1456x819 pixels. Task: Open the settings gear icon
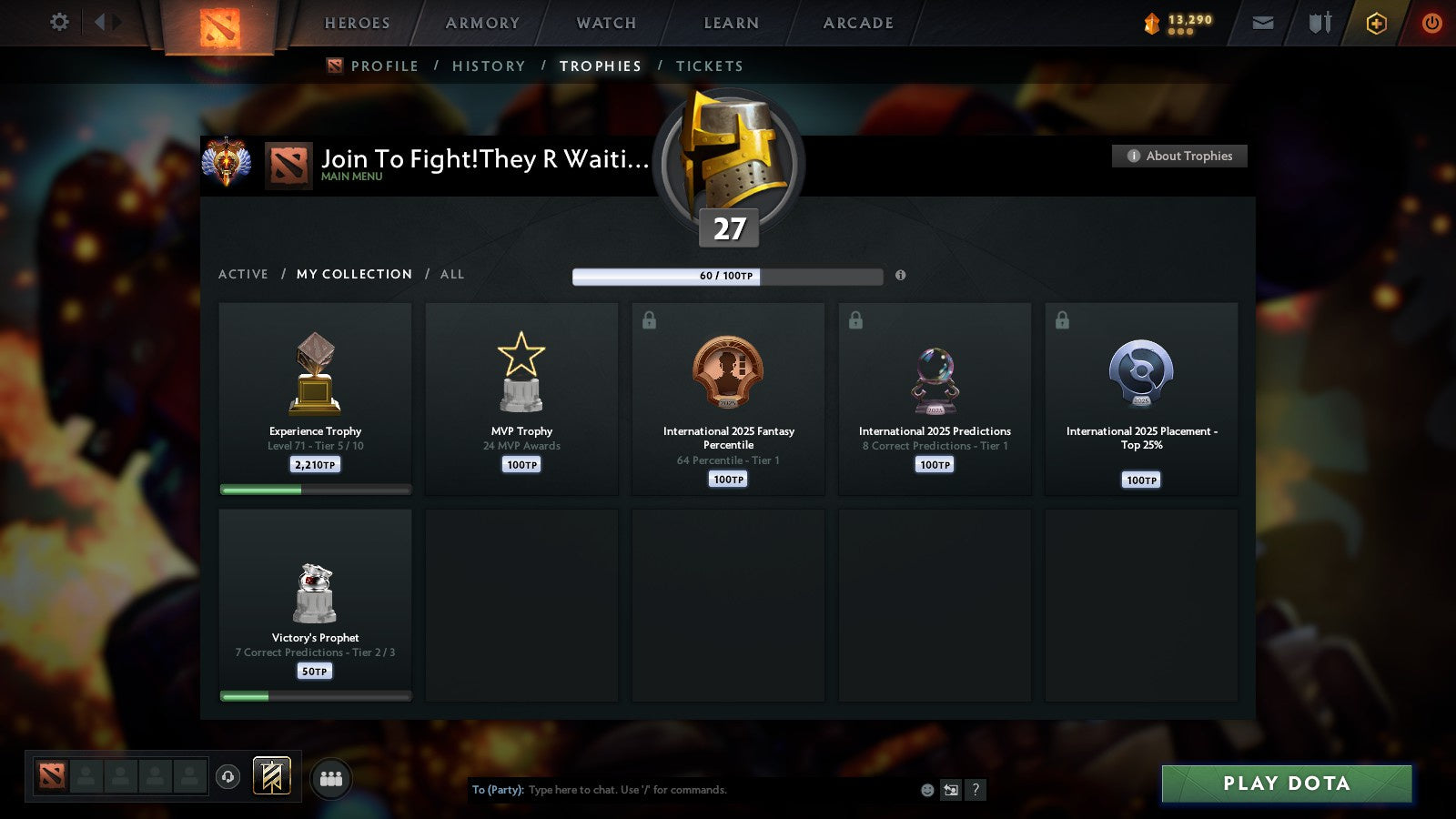point(58,23)
